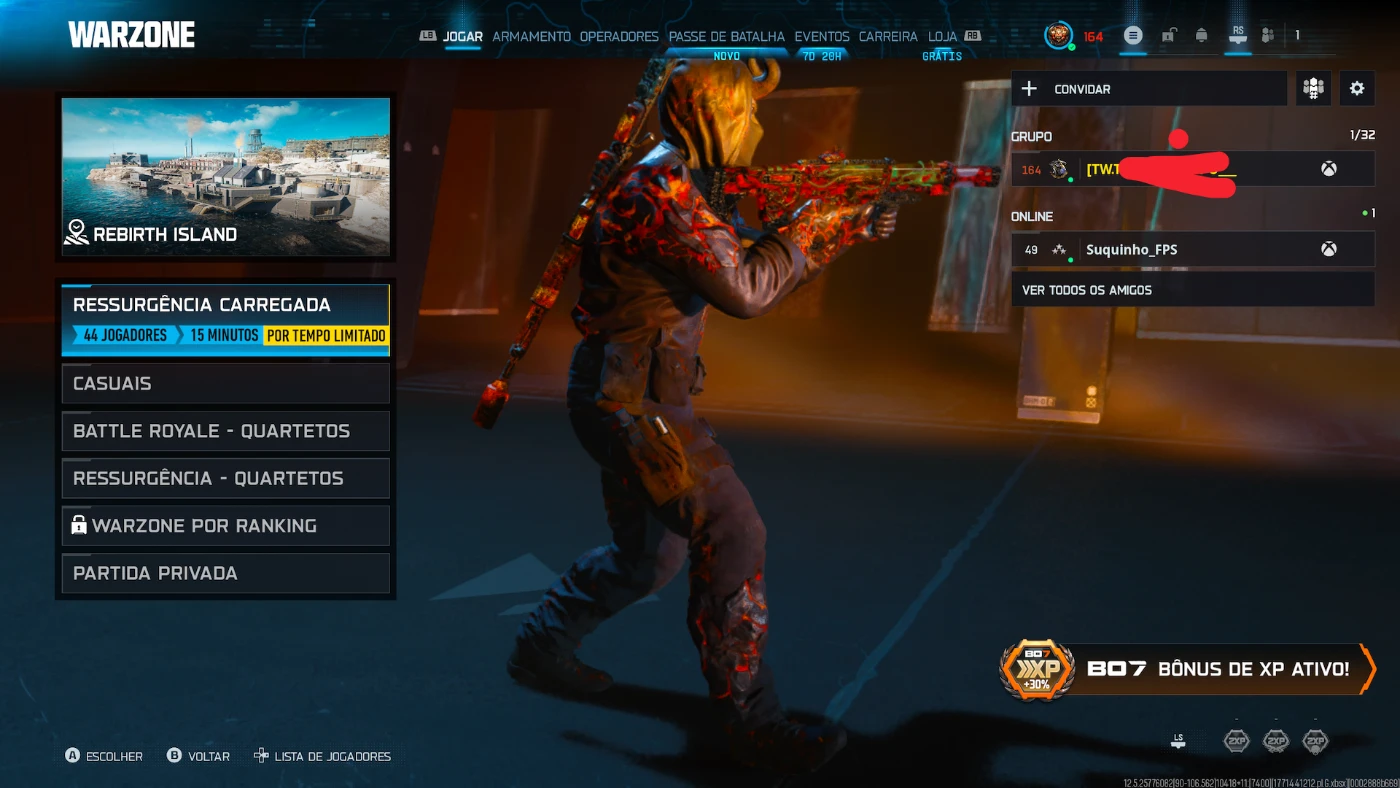
Task: Select Battle Royale - Quartetos
Action: click(x=225, y=431)
